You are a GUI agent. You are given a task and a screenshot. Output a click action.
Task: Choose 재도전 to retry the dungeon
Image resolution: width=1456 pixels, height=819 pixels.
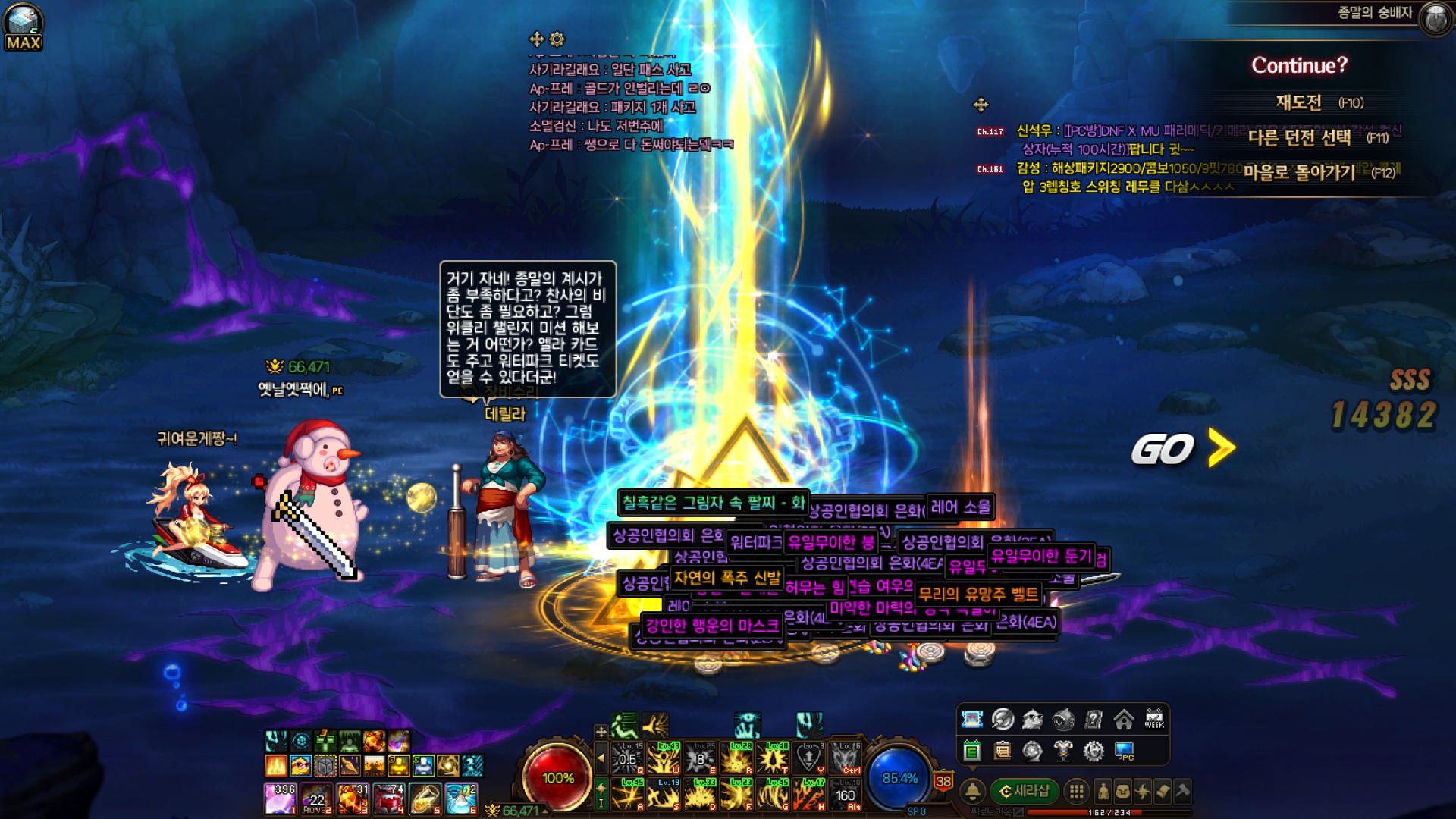pos(1299,102)
